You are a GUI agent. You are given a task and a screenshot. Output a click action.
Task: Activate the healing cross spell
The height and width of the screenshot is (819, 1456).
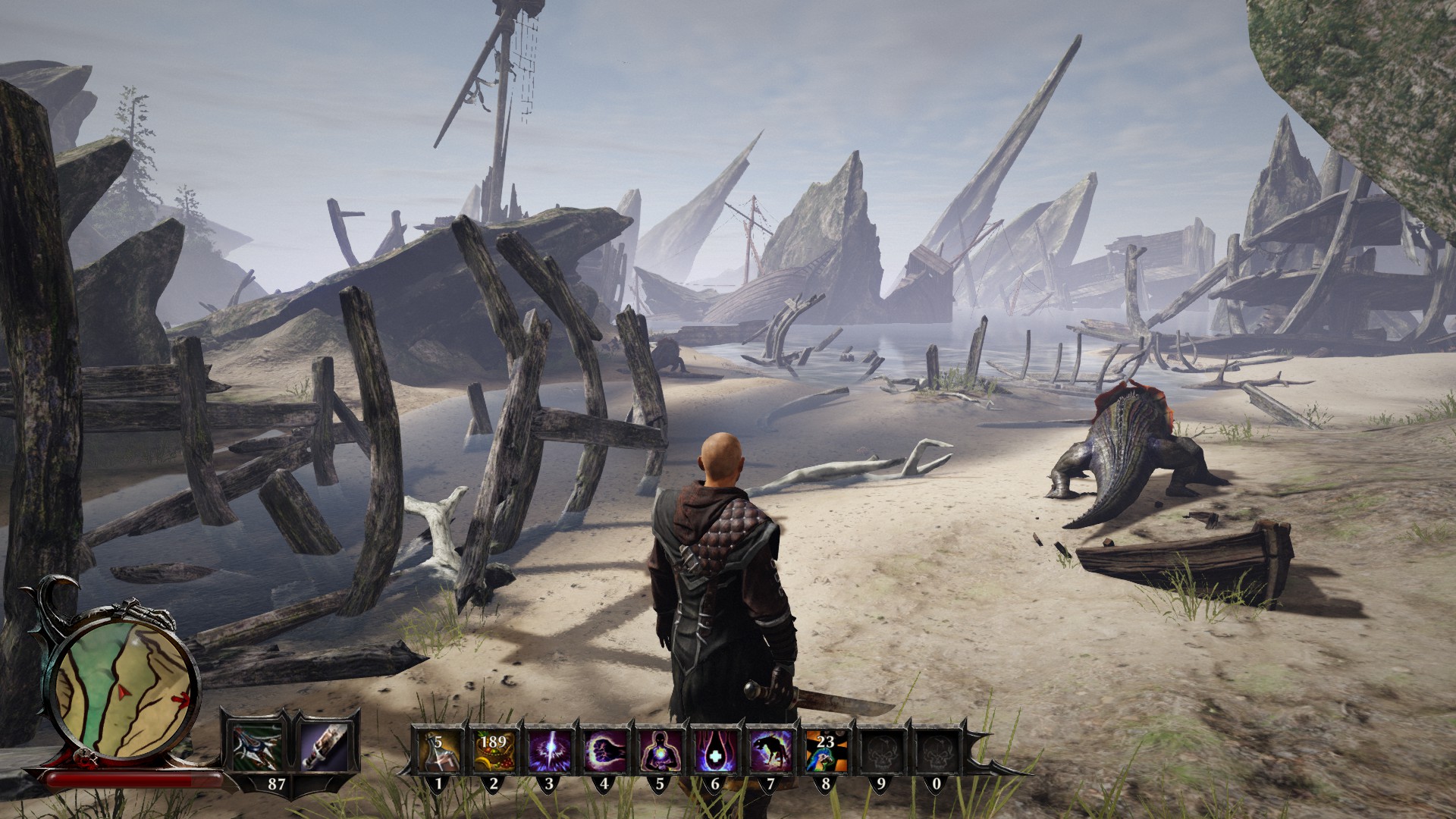pos(714,749)
